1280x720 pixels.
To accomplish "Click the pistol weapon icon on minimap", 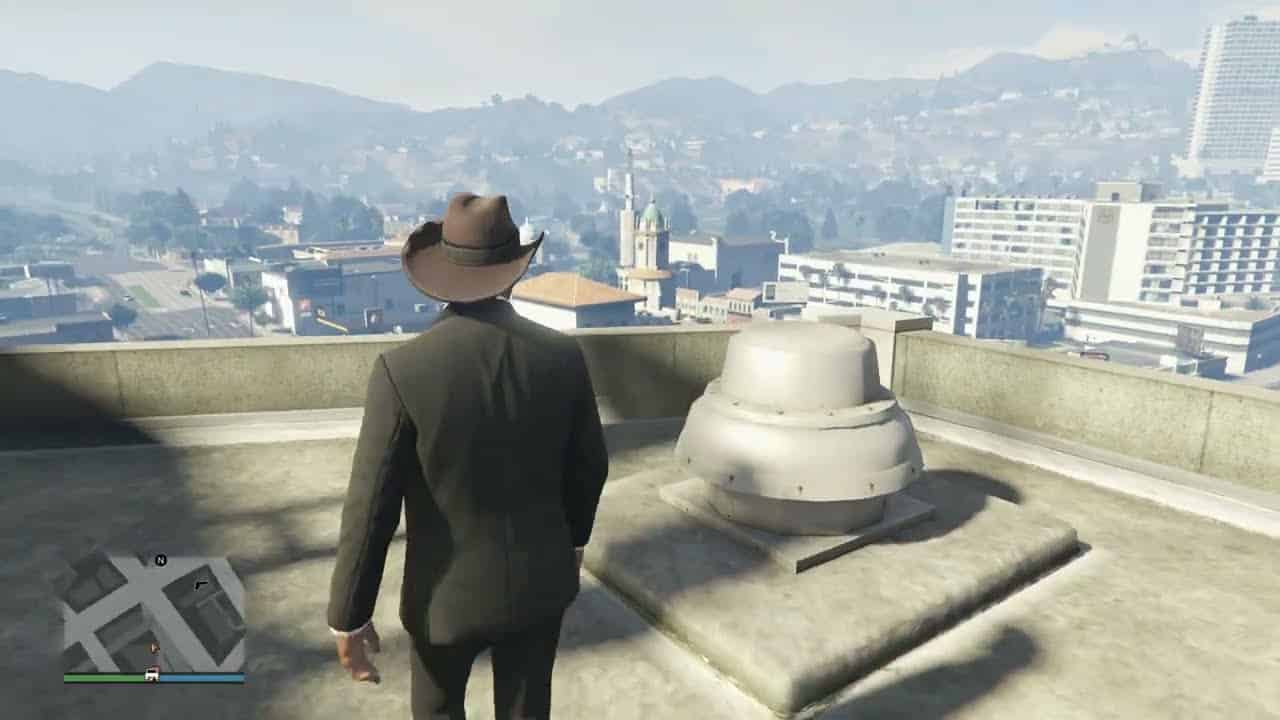I will [201, 584].
